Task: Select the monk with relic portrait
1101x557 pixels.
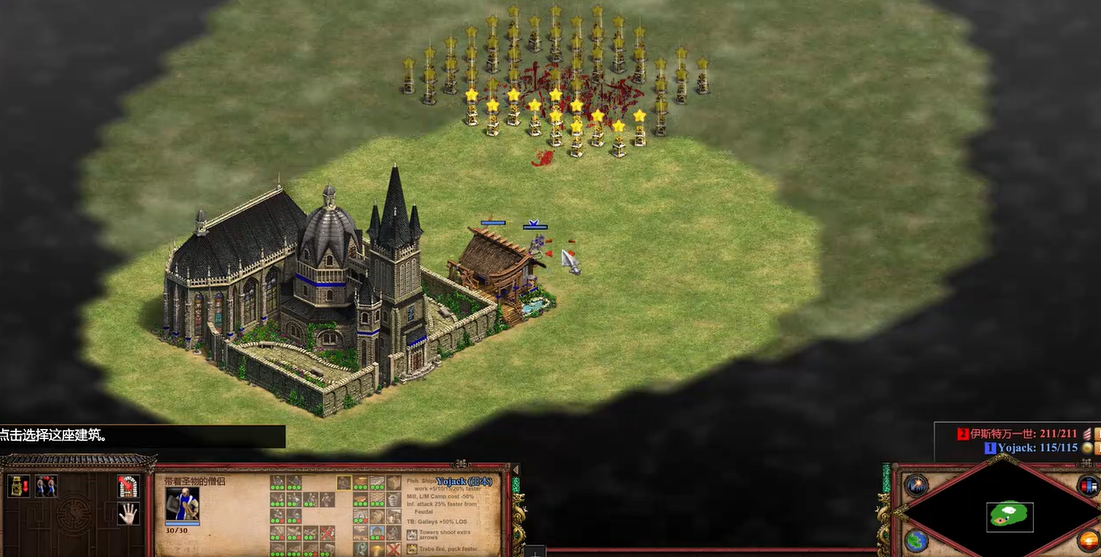Action: tap(182, 503)
